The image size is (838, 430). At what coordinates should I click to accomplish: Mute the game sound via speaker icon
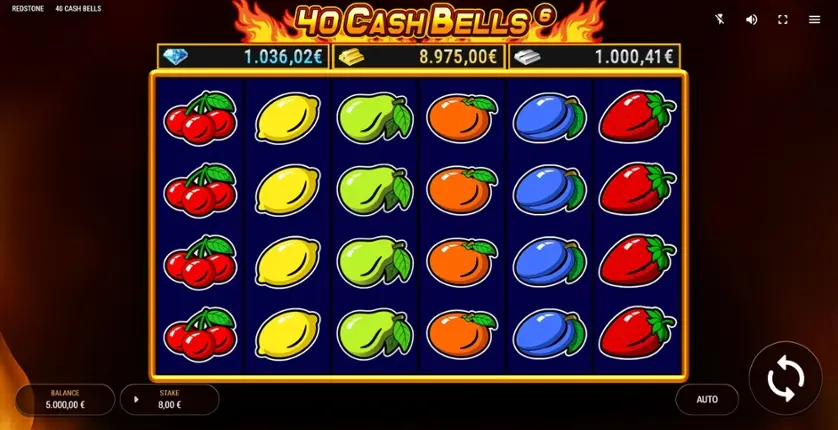(x=751, y=19)
